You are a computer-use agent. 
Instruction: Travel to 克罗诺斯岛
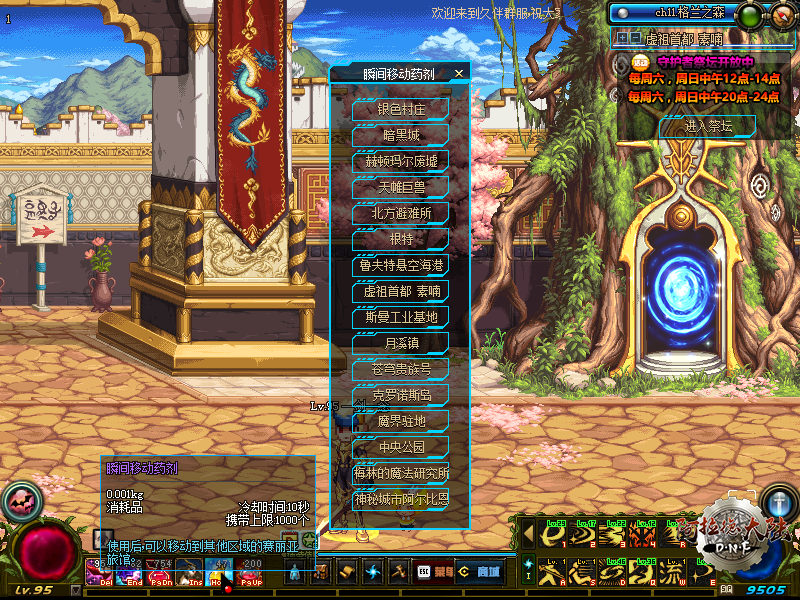[x=401, y=395]
